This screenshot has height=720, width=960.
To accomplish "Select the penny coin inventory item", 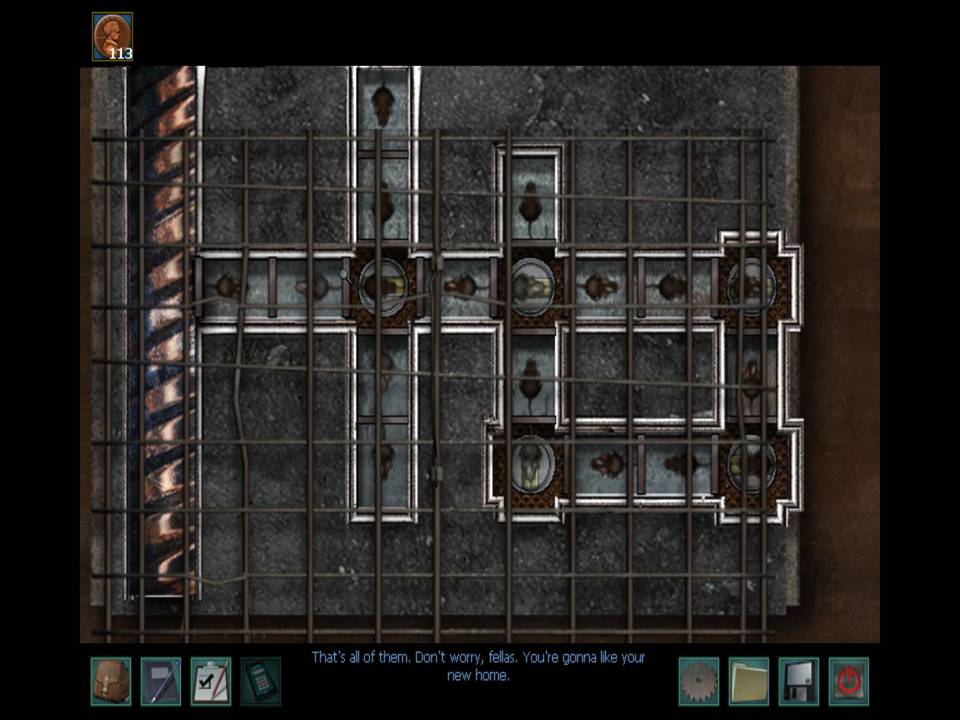I will point(112,36).
